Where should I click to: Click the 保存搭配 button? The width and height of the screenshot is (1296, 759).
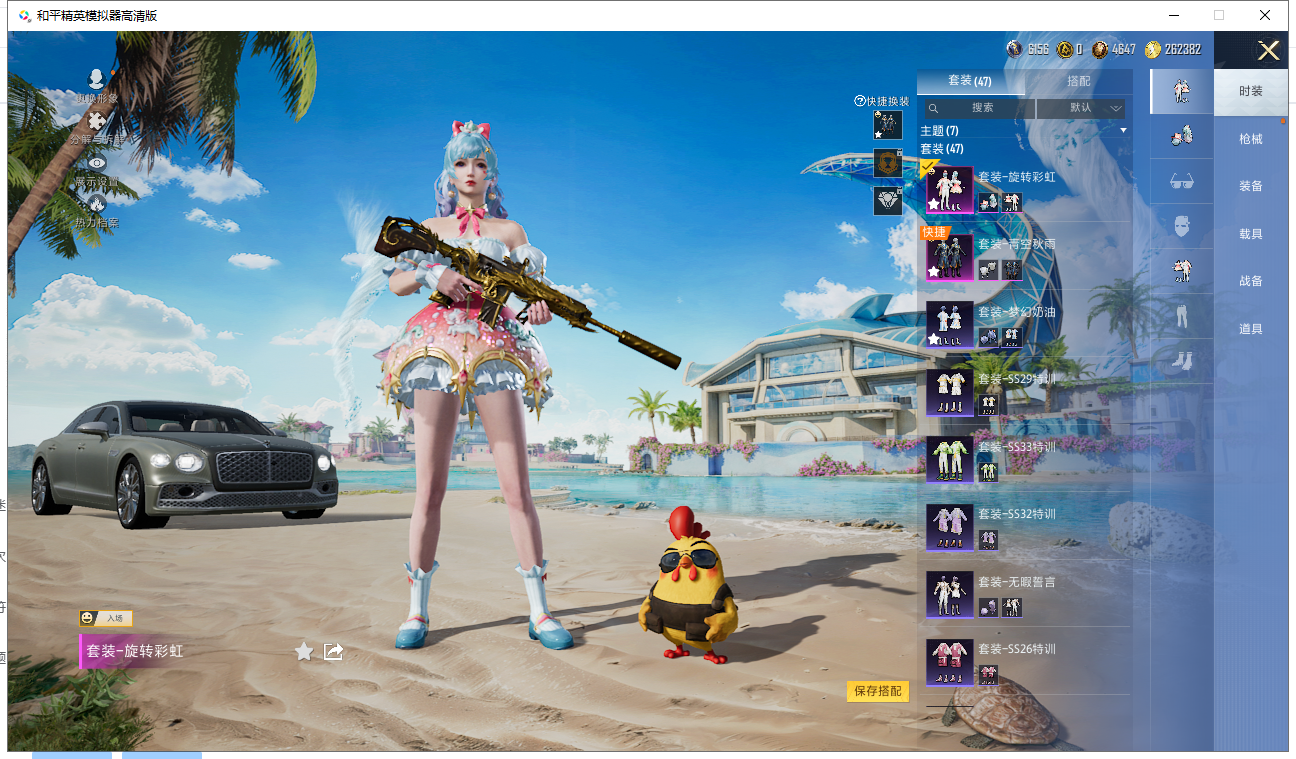[x=877, y=691]
